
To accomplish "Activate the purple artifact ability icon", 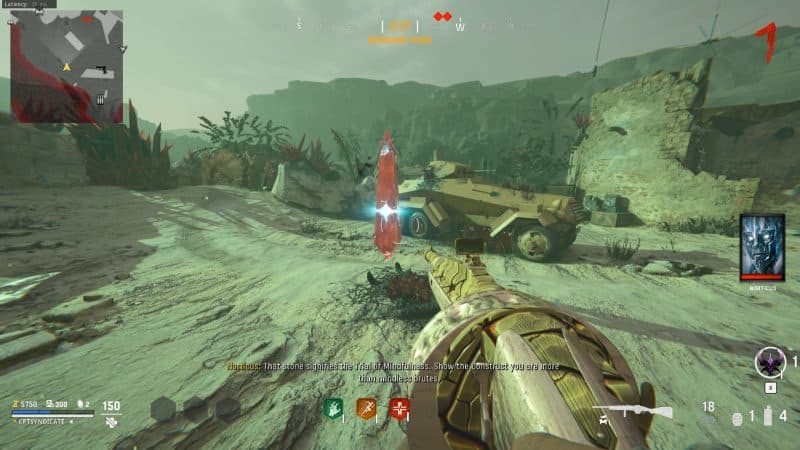I will (x=770, y=362).
